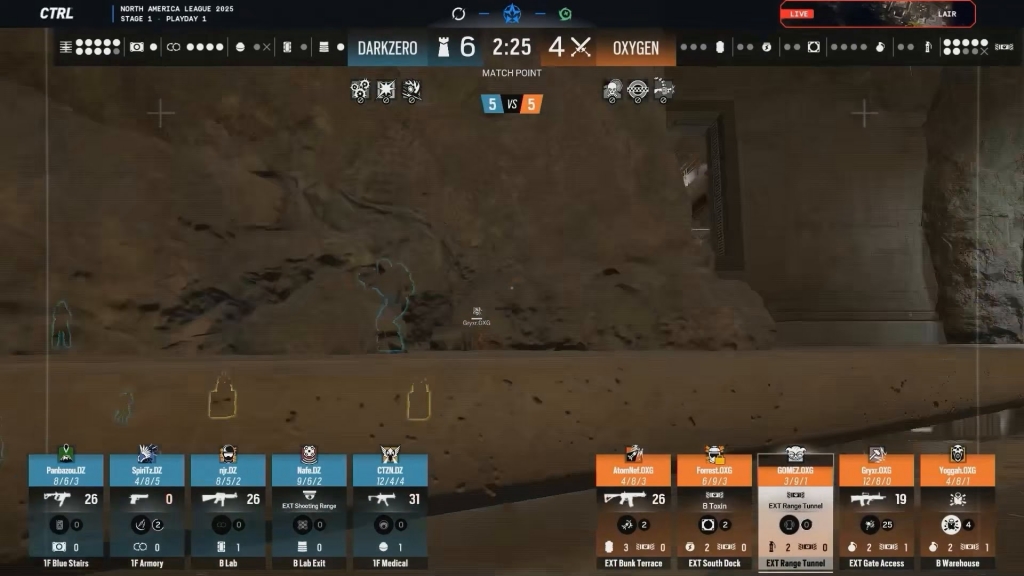Click Panbazou's operator portrait icon

66,452
